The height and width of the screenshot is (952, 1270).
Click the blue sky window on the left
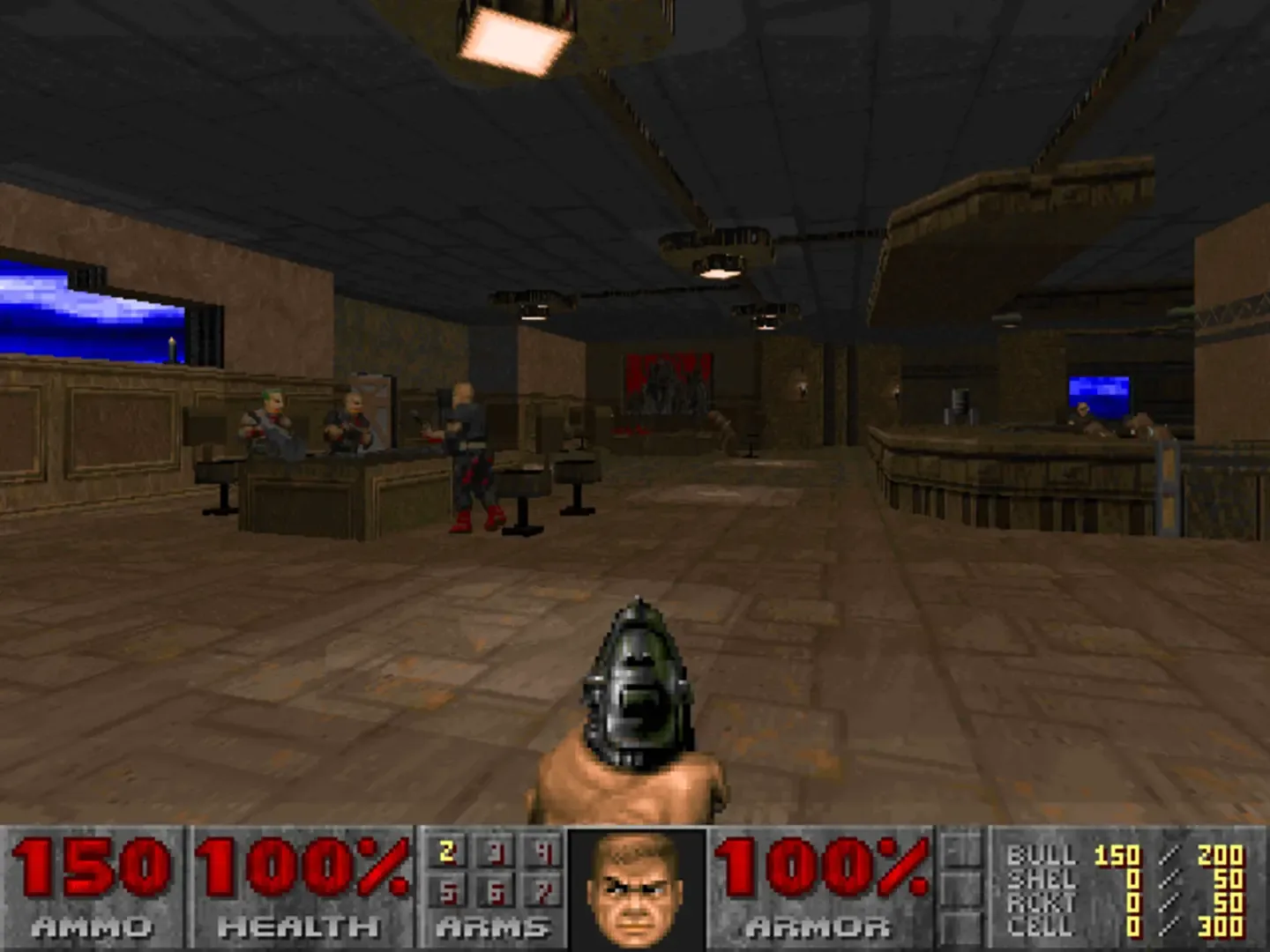coord(62,309)
